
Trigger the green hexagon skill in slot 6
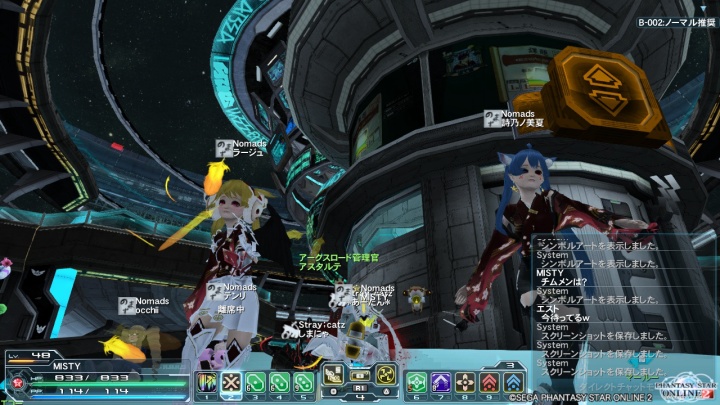pos(417,383)
